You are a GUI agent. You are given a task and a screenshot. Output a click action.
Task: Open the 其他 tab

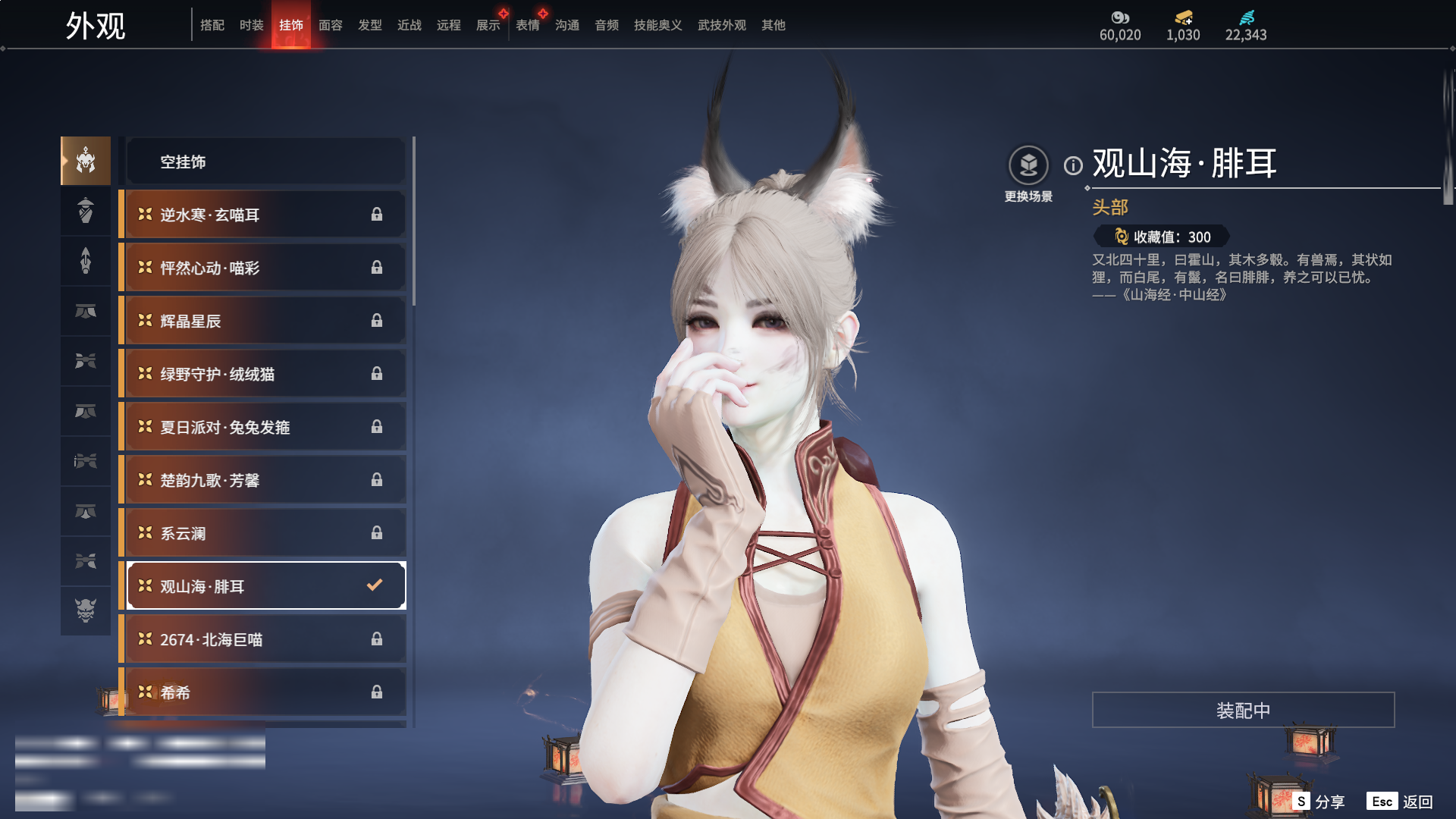[773, 25]
